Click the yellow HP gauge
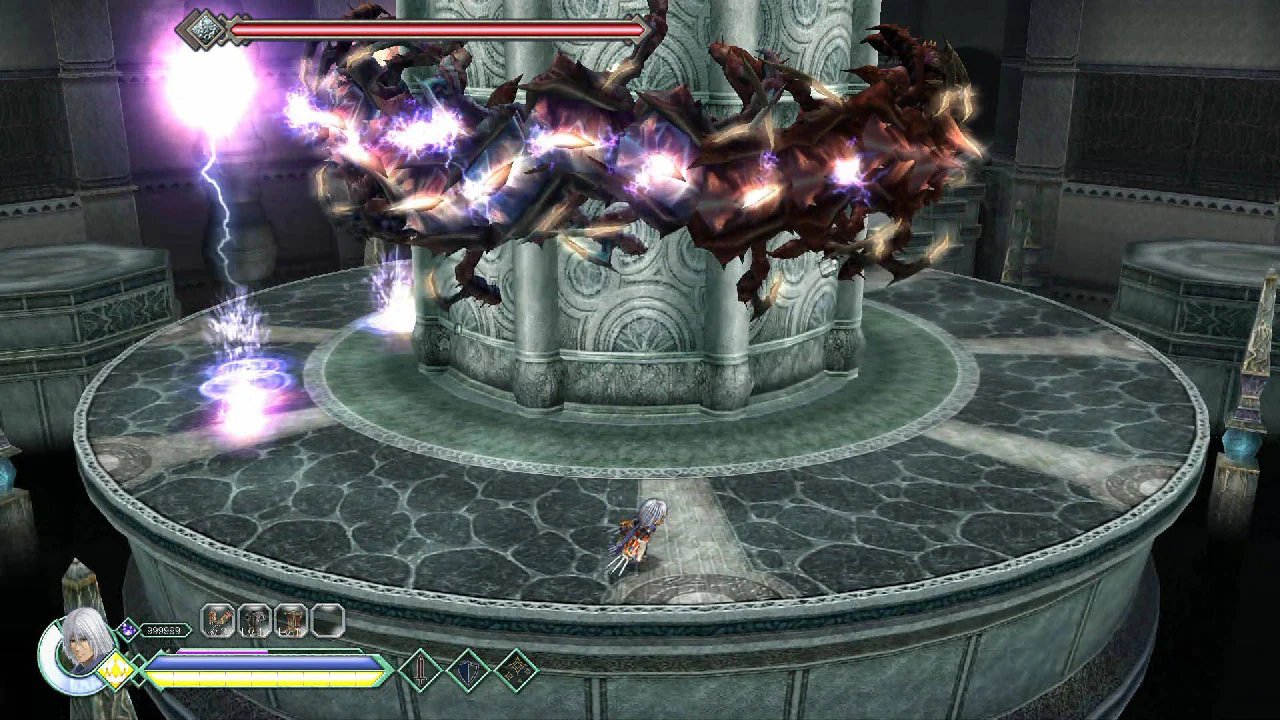Viewport: 1280px width, 720px height. [260, 678]
